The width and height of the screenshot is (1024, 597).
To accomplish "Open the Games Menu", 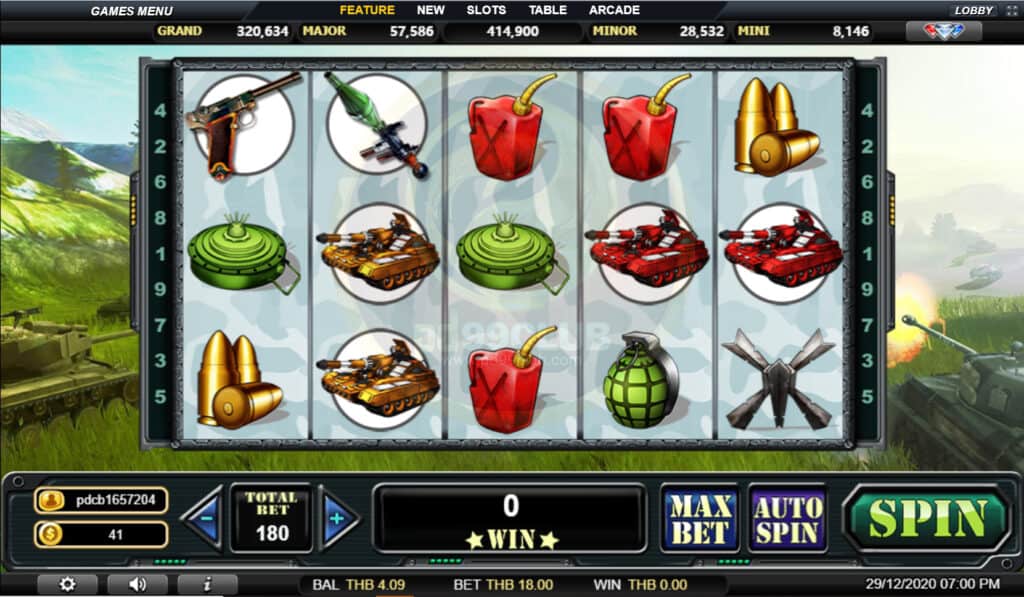I will pyautogui.click(x=131, y=11).
